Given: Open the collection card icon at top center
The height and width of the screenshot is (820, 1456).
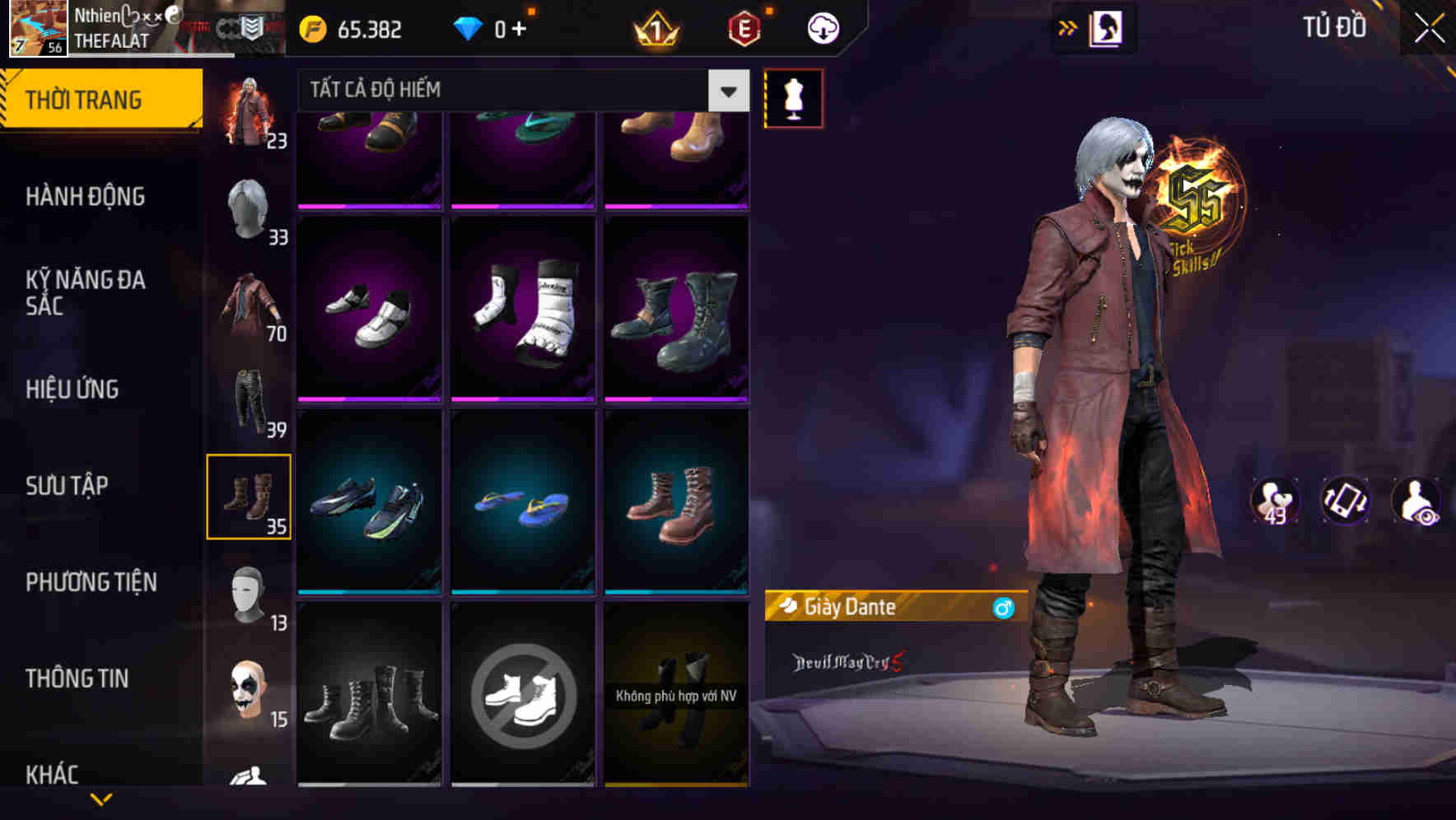Looking at the screenshot, I should coord(1108,27).
